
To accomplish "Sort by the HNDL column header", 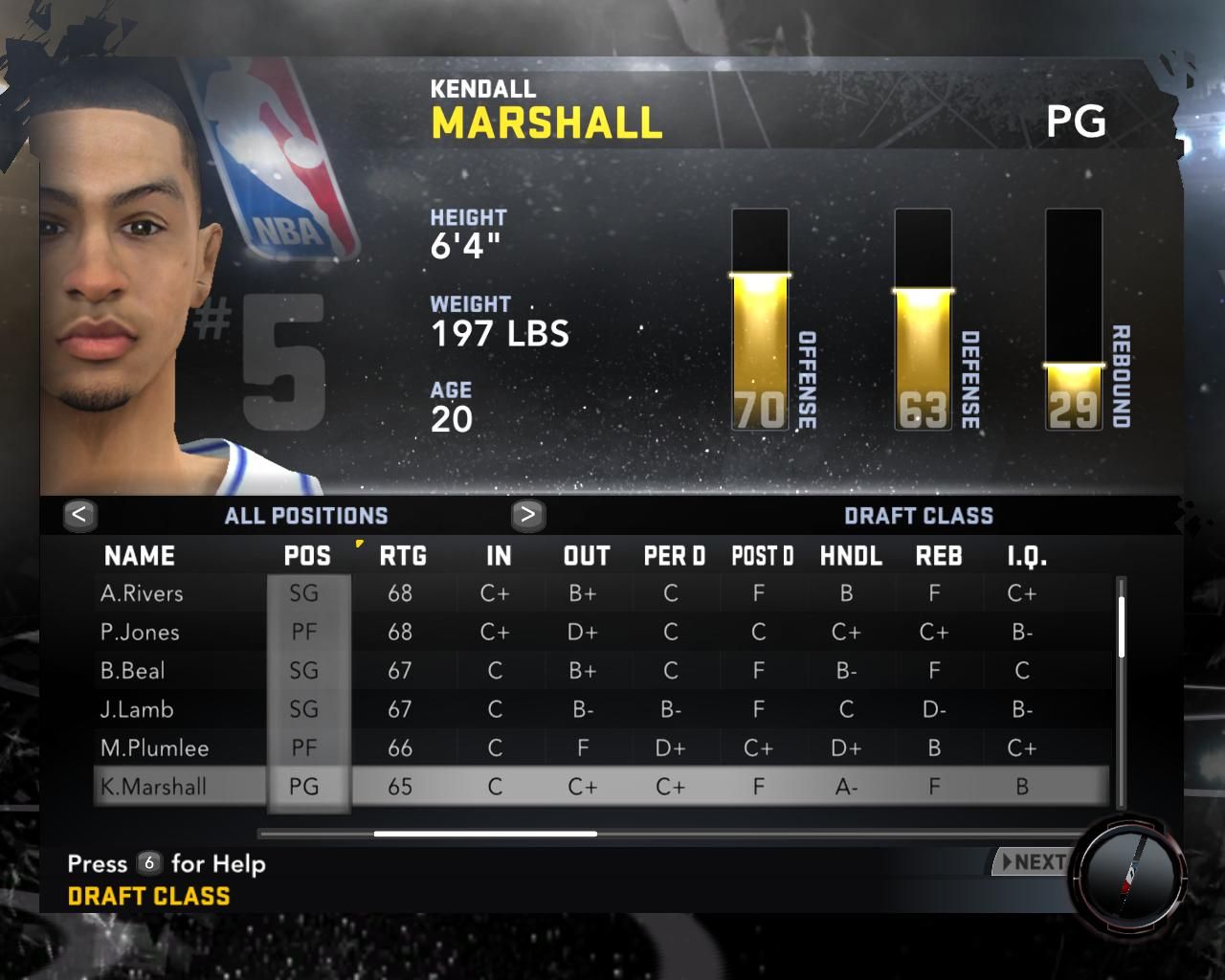I will [x=851, y=556].
